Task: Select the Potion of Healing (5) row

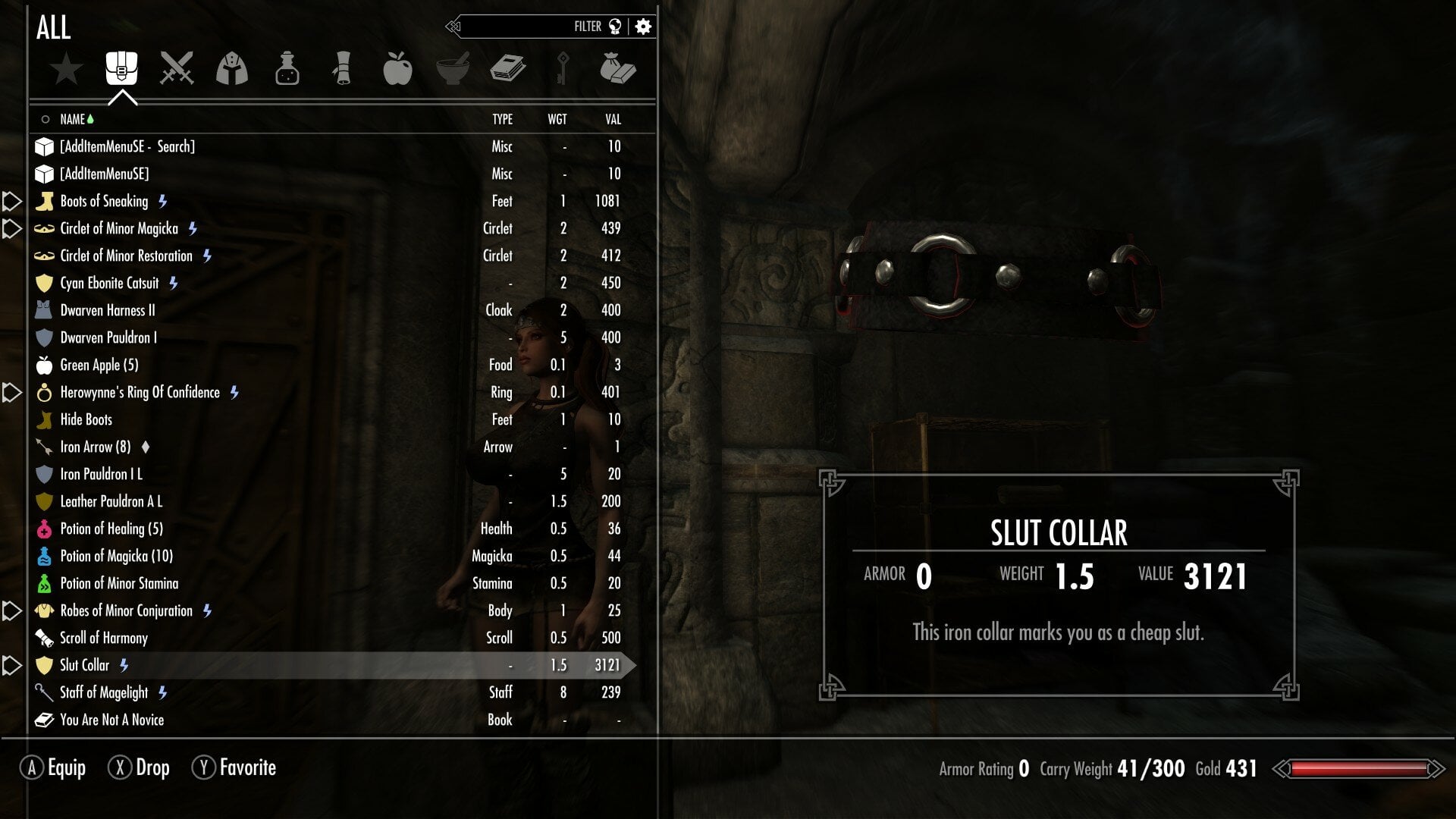Action: (111, 529)
